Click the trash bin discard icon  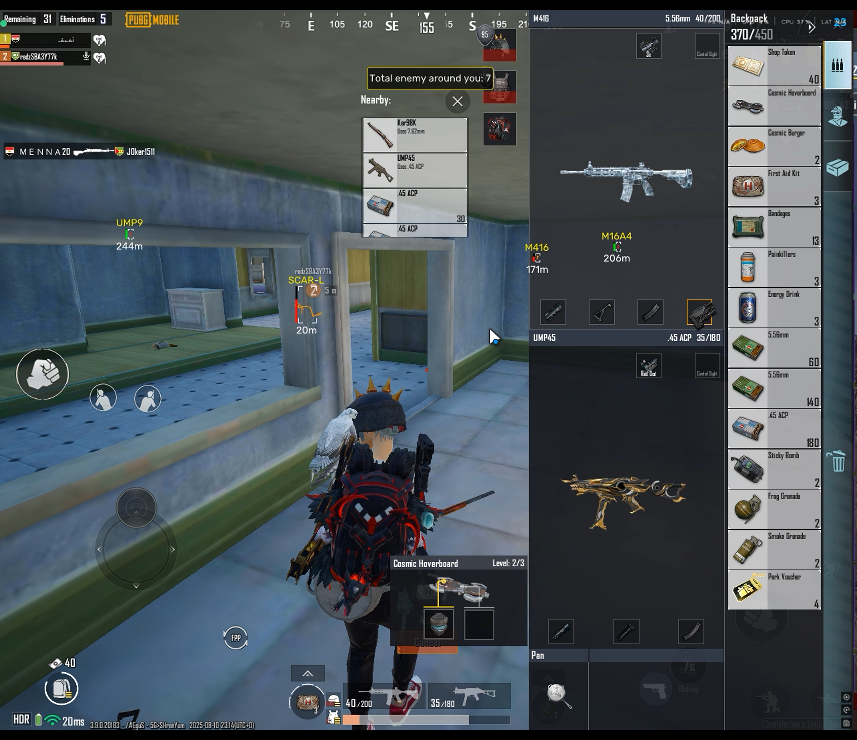click(838, 462)
